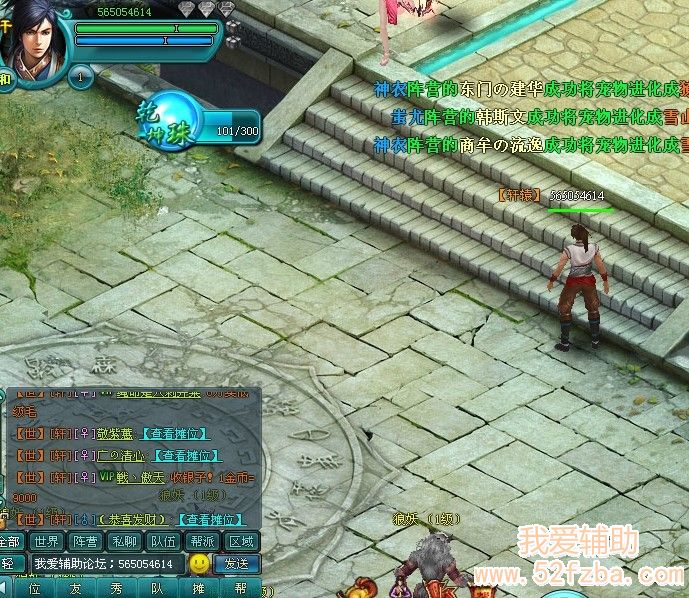
Task: View the stall link beside 广の清心
Action: click(186, 456)
